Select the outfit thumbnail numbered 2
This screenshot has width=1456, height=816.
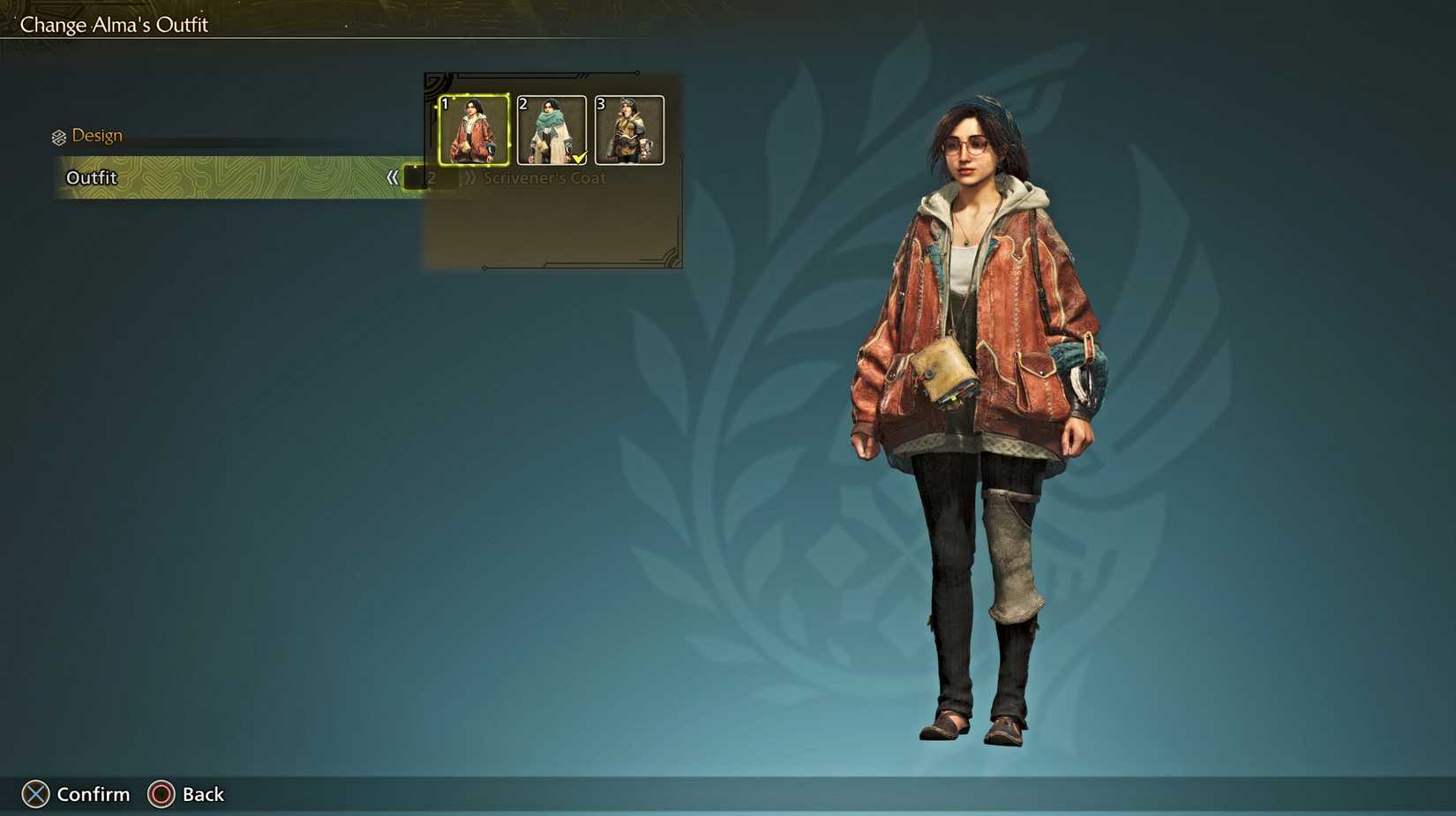pyautogui.click(x=552, y=132)
